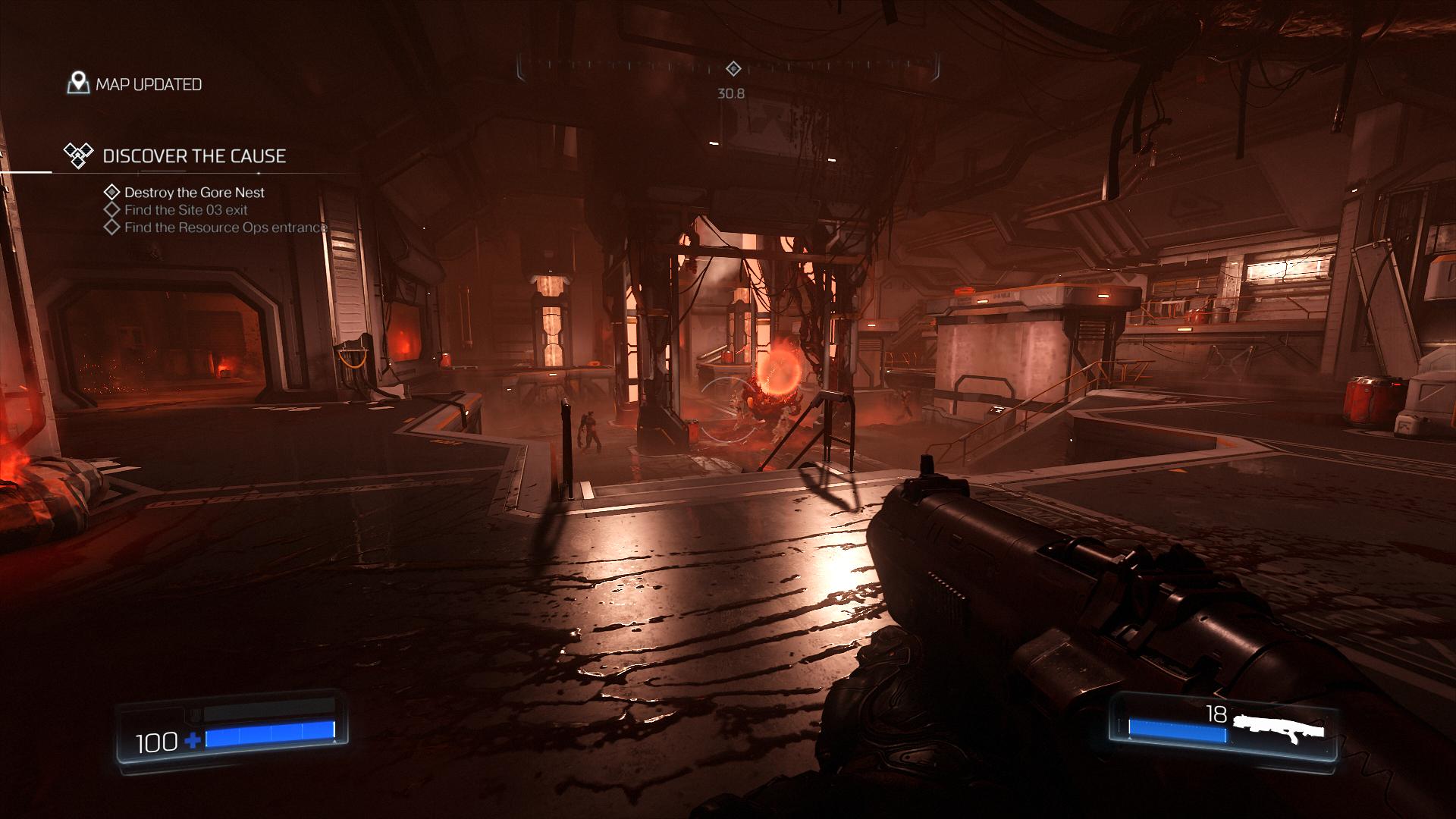The image size is (1456, 819).
Task: Select the Find the Site 03 exit objective
Action: pyautogui.click(x=186, y=210)
